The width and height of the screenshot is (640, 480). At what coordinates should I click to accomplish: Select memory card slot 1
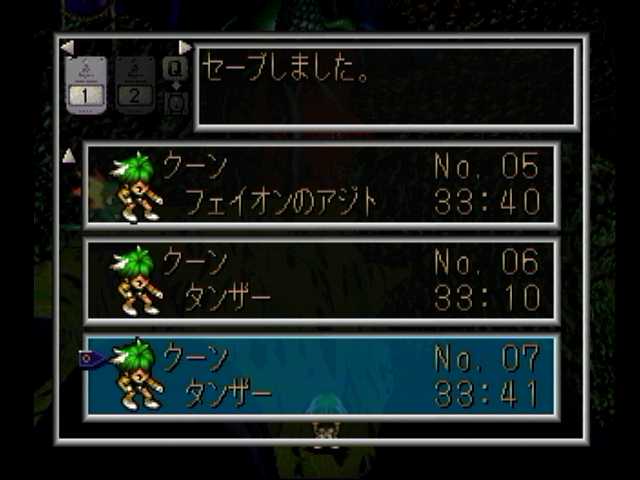click(85, 84)
